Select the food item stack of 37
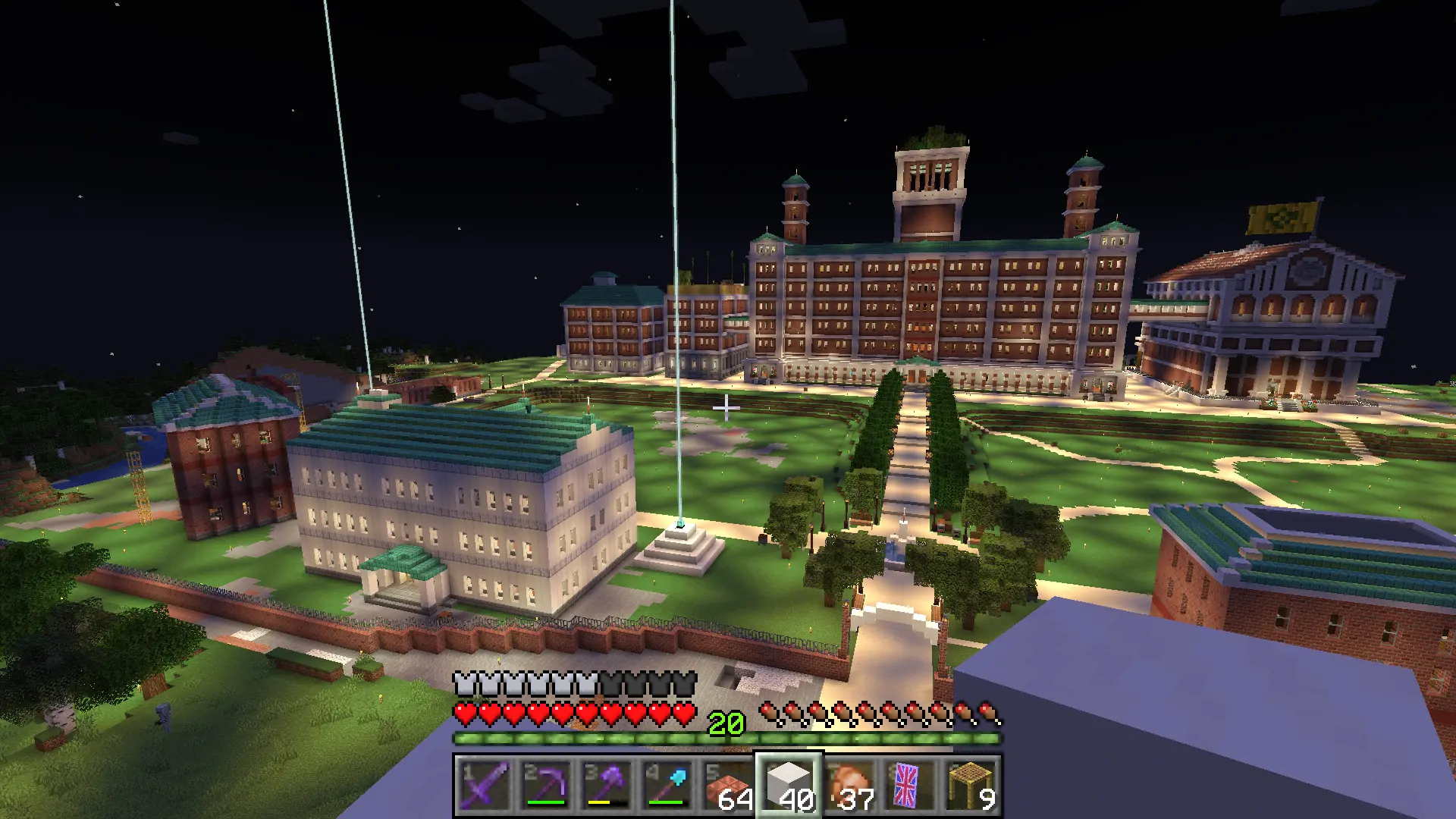The image size is (1456, 819). (x=849, y=786)
